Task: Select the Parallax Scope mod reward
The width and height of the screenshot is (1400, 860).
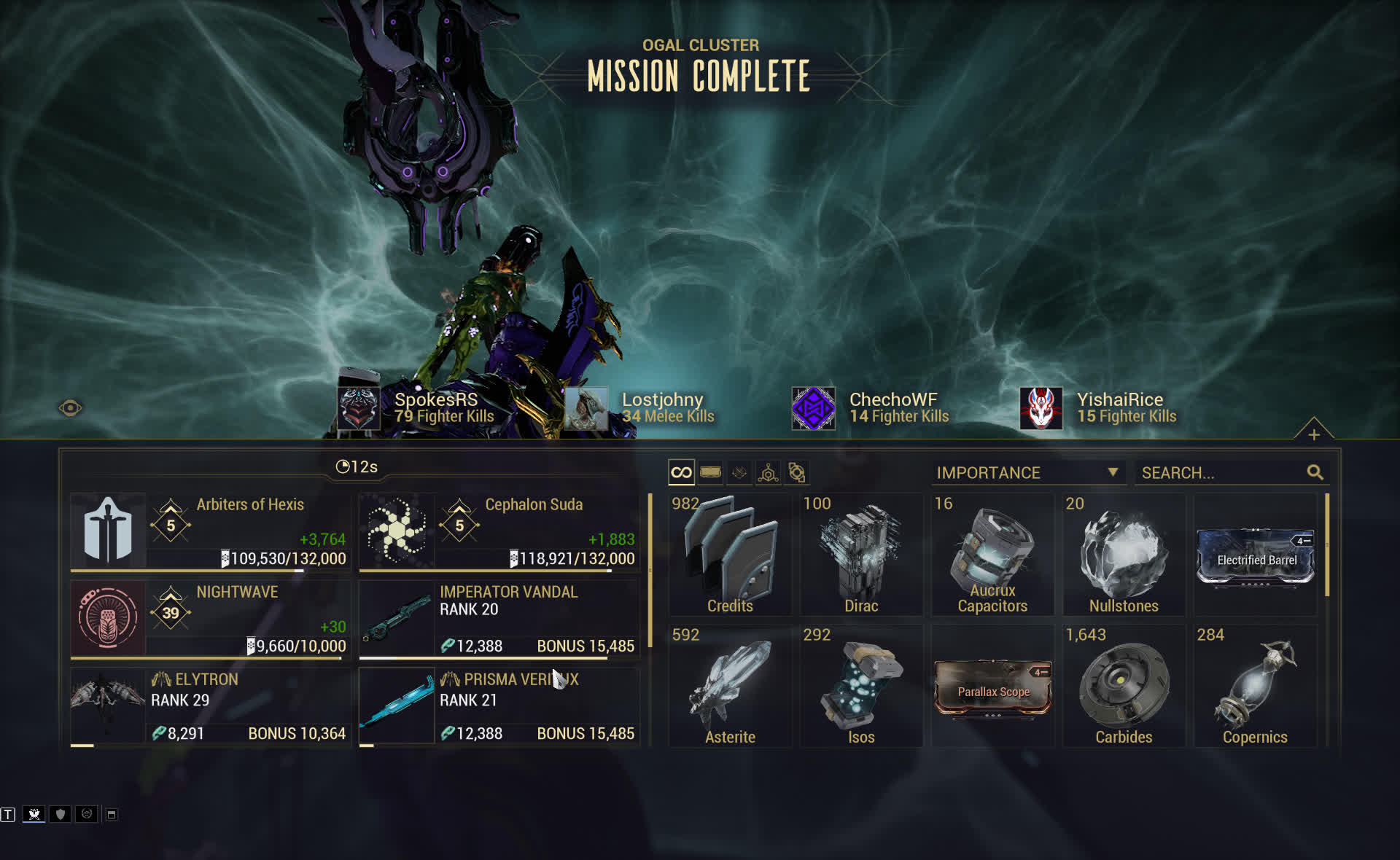Action: coord(993,688)
